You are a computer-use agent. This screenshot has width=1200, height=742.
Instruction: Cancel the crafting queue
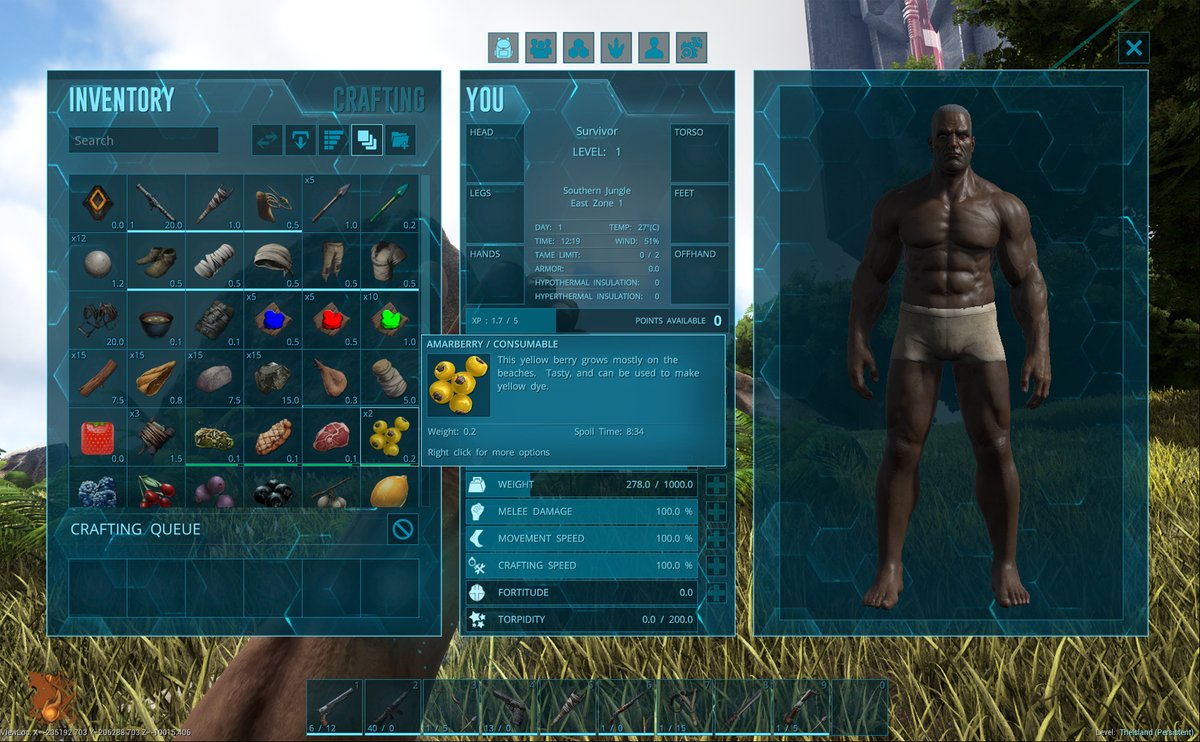[403, 529]
